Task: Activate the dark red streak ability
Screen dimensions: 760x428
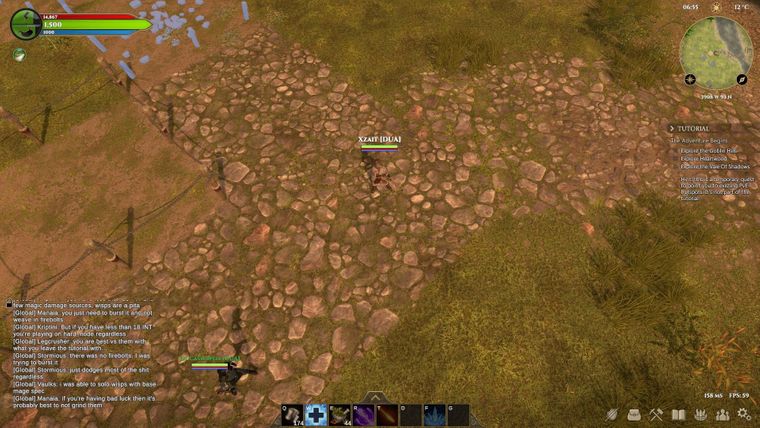Action: click(387, 415)
